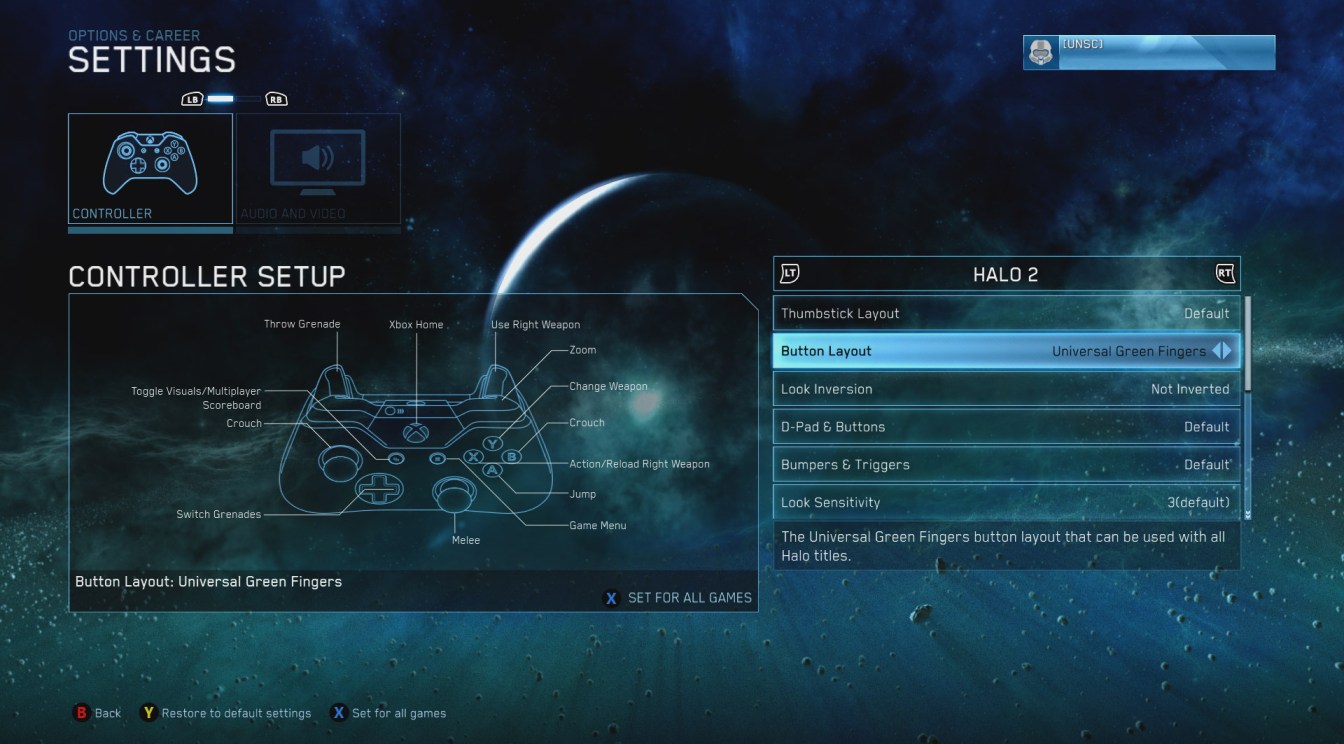Click the left arrow on the Button Layout row
The width and height of the screenshot is (1344, 744).
[x=1218, y=351]
